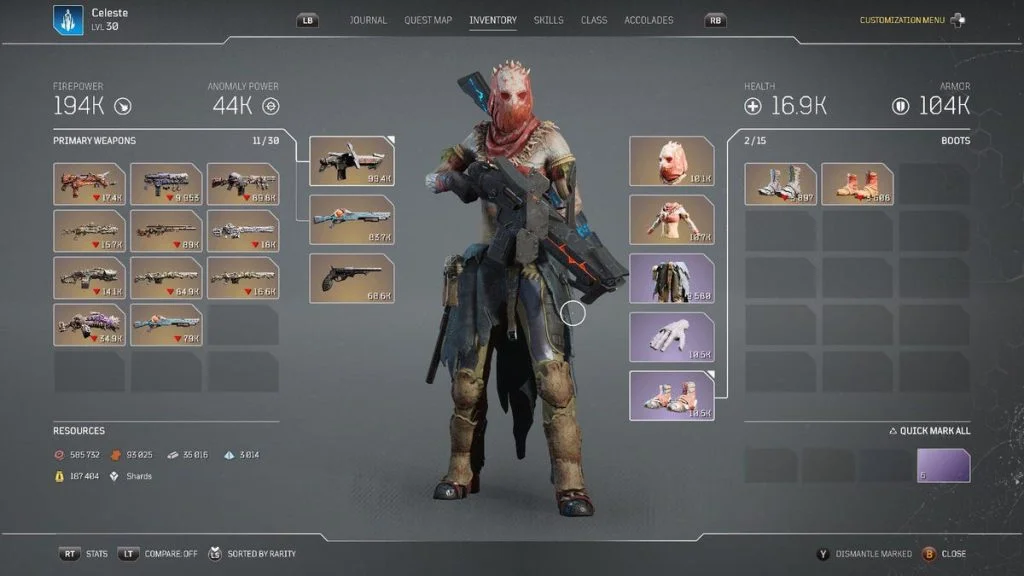Select the equipped chest armor slot
This screenshot has height=576, width=1024.
coord(671,220)
